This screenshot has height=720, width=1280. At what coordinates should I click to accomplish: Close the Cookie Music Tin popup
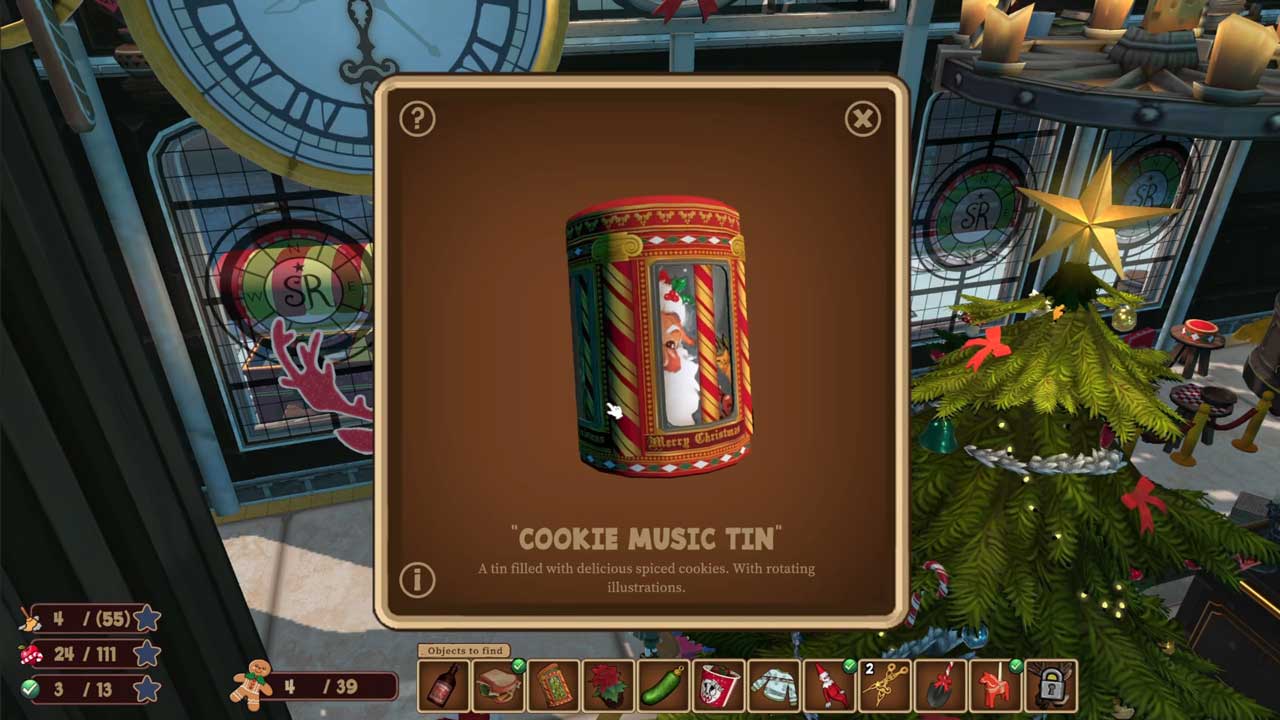(862, 120)
